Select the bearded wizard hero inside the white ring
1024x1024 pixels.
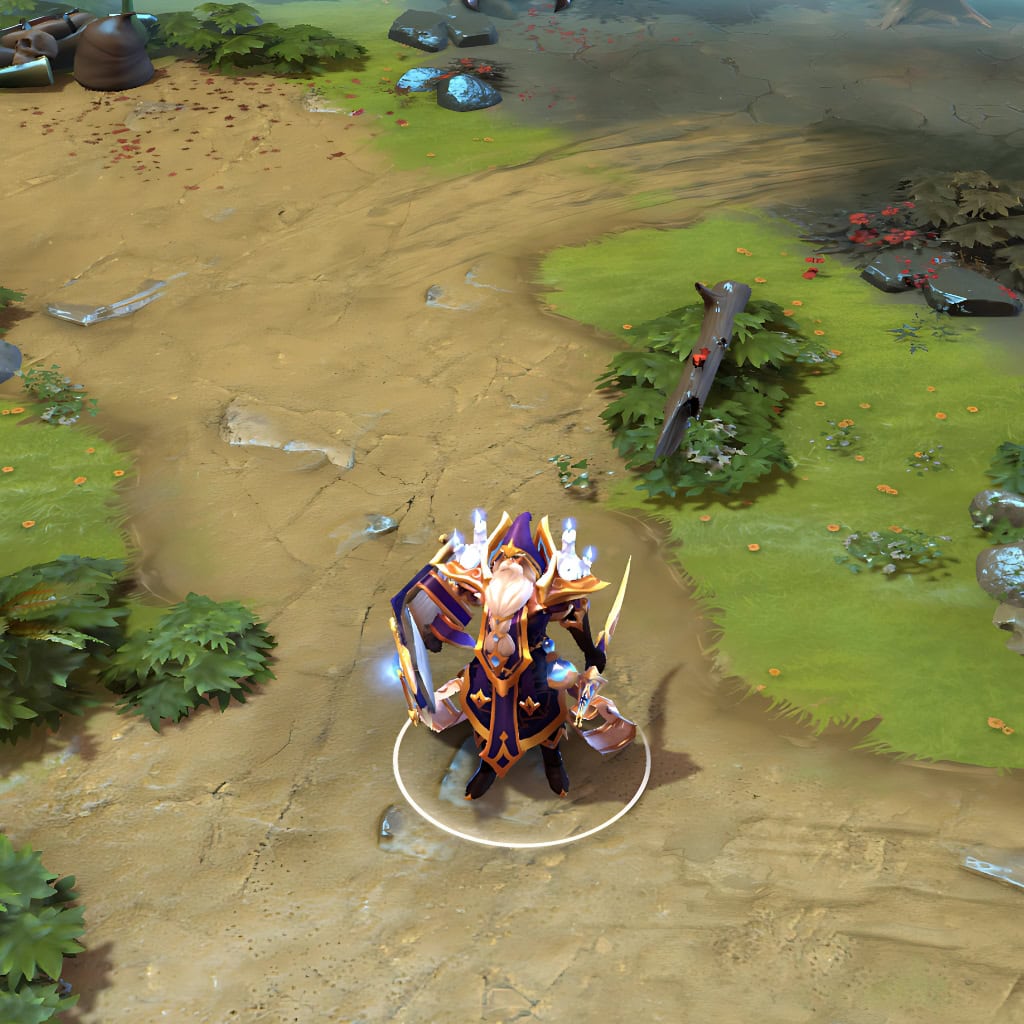[x=513, y=660]
